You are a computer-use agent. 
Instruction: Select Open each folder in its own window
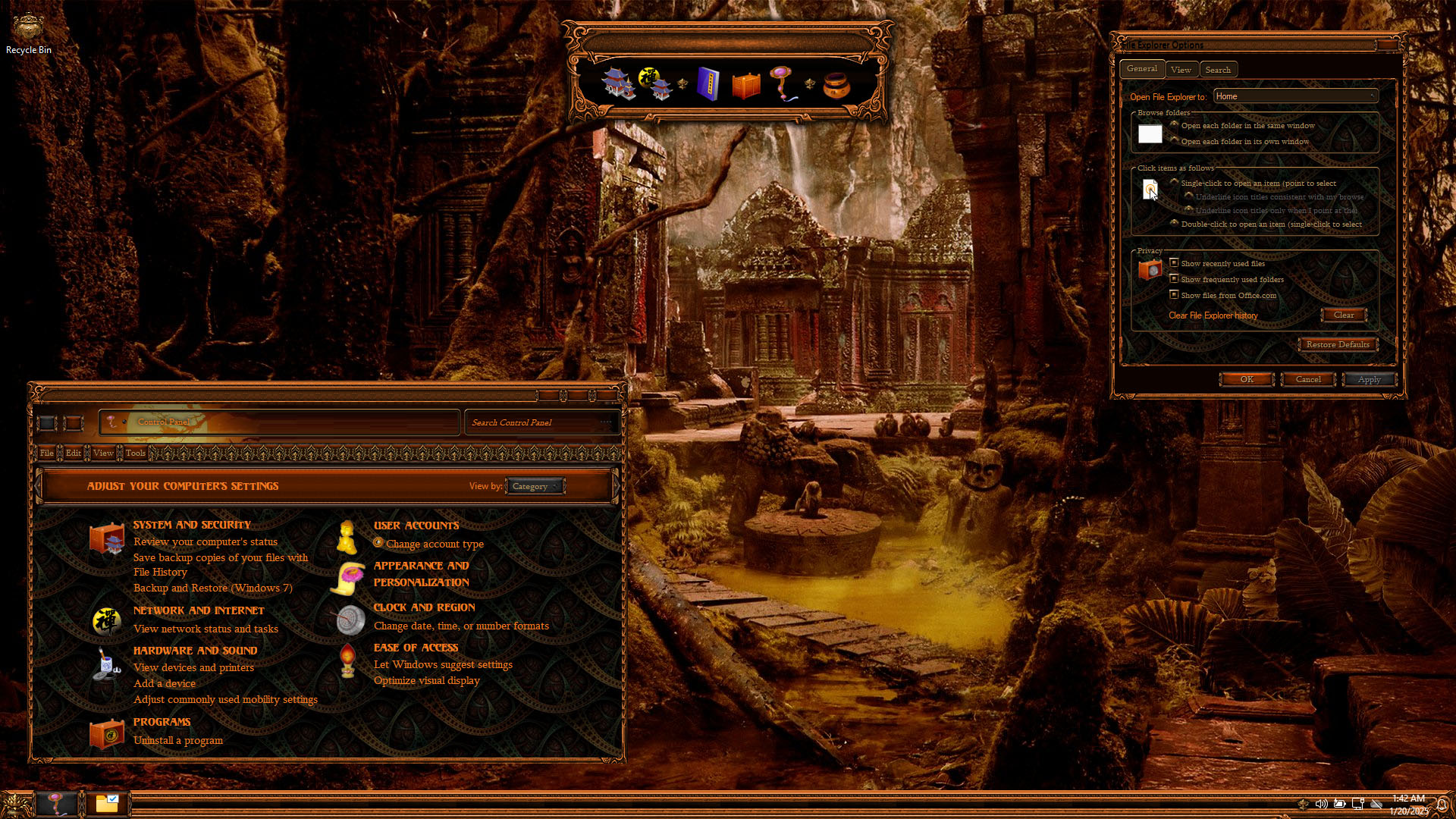1175,141
